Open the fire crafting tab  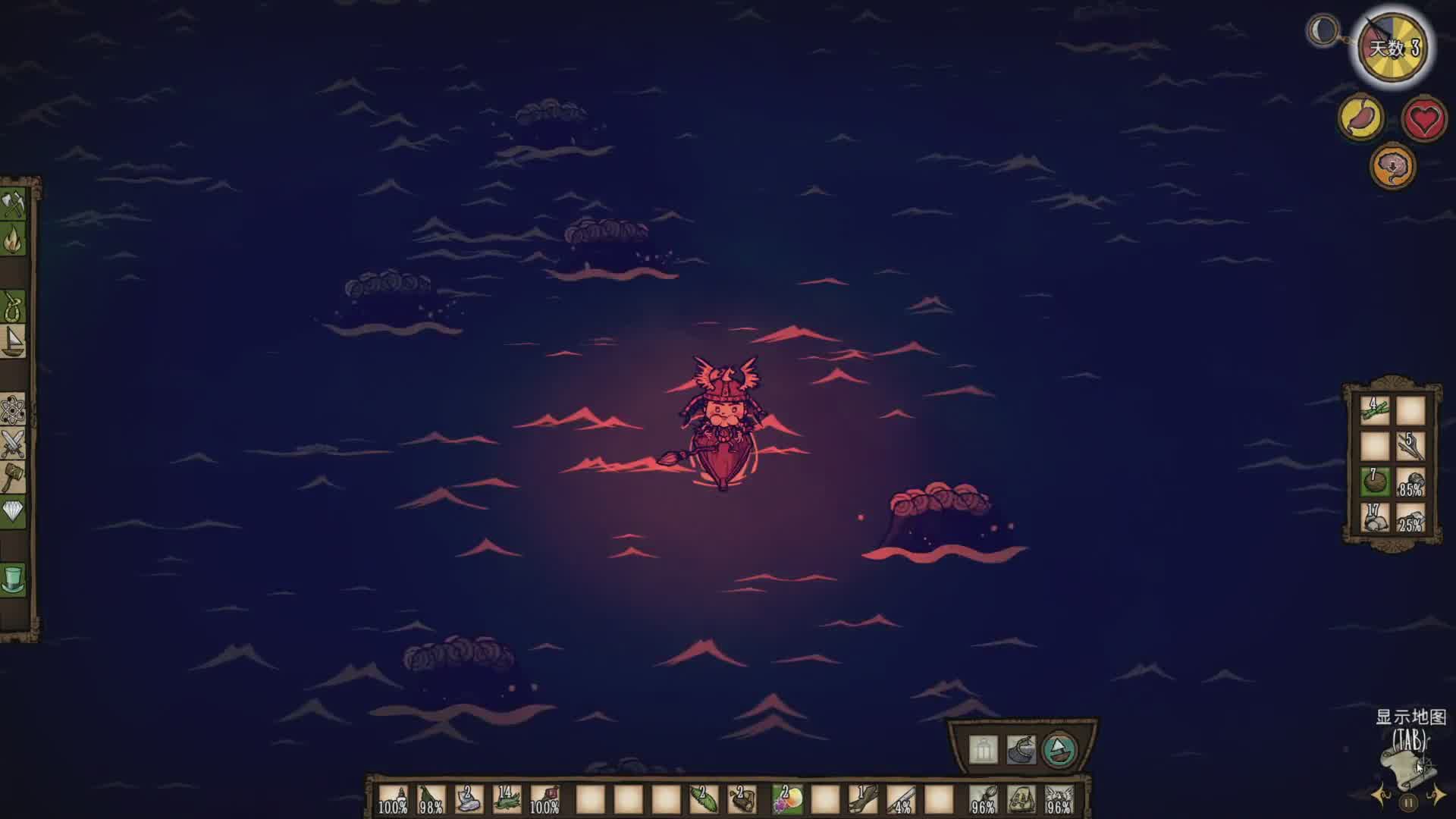point(14,241)
